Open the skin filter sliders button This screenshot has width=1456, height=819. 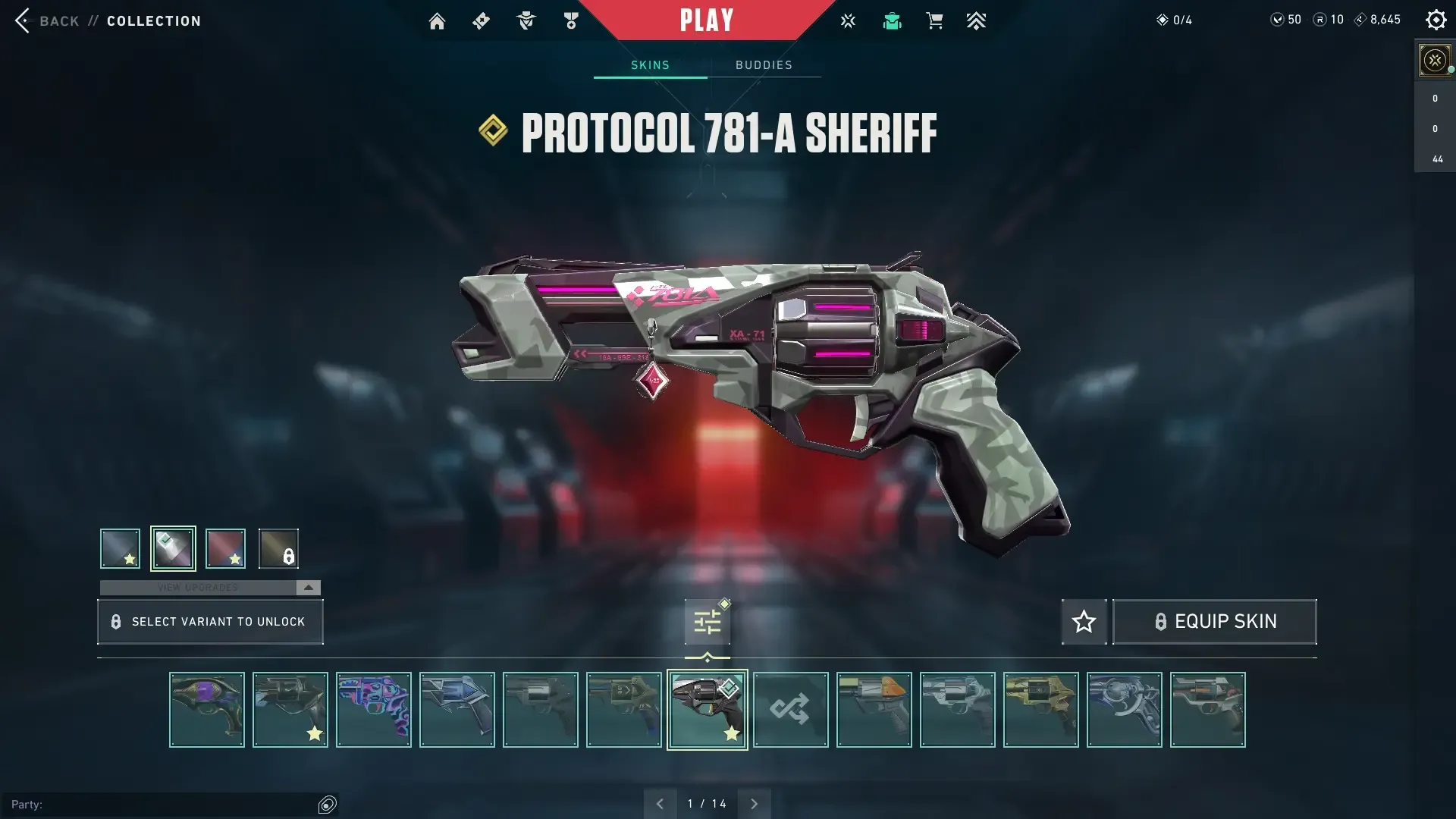(x=707, y=623)
